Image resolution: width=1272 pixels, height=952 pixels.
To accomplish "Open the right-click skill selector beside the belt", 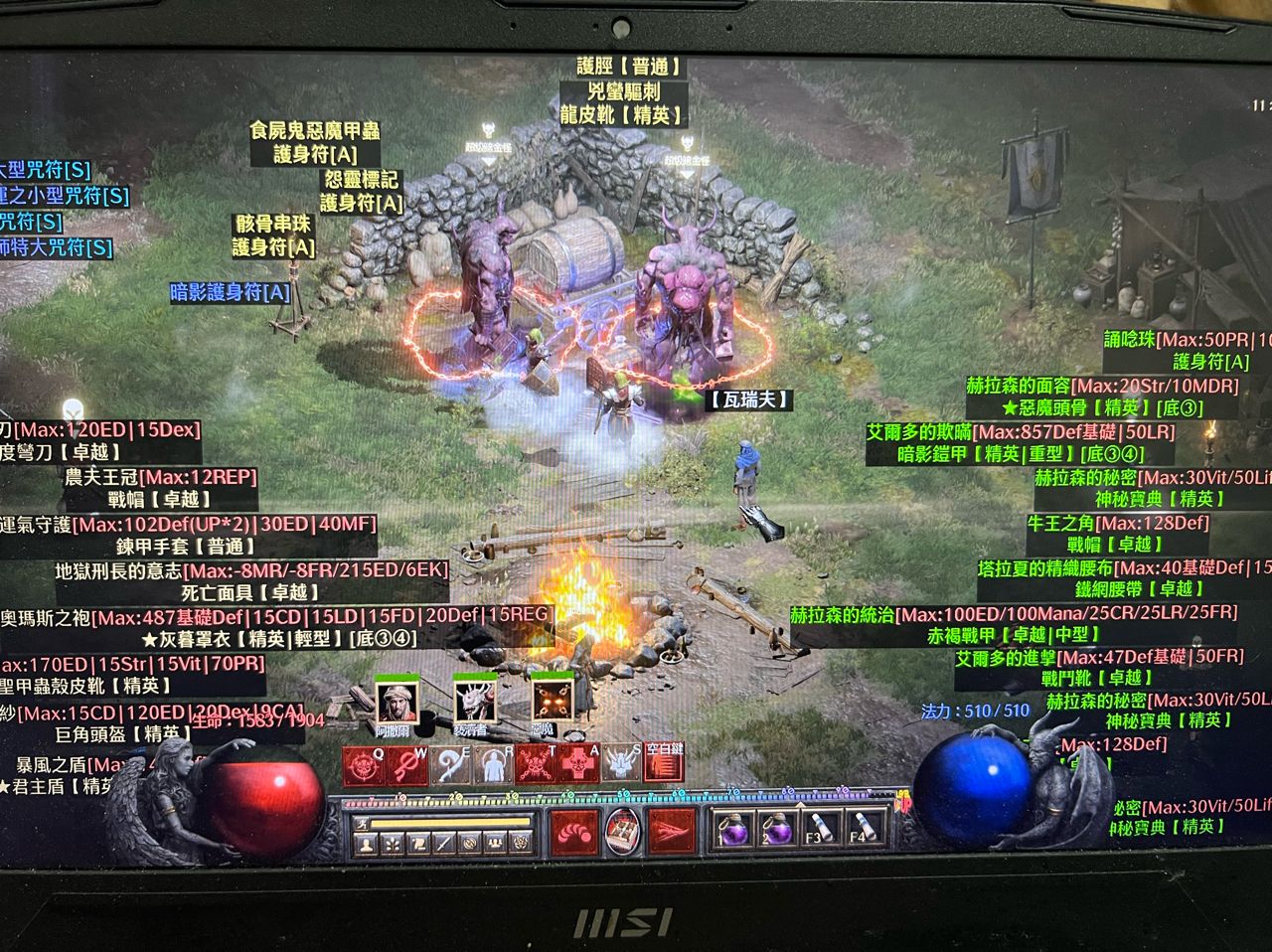I will pyautogui.click(x=673, y=832).
